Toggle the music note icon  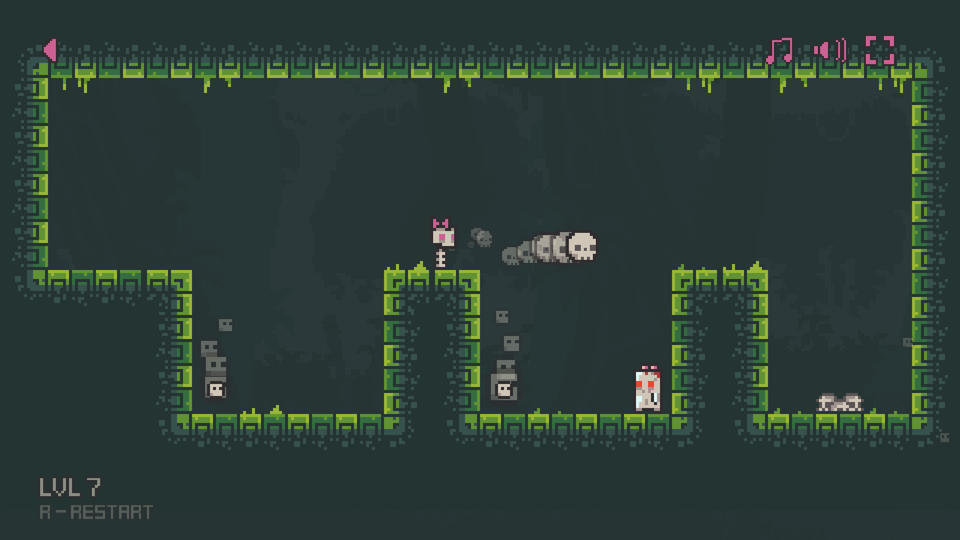coord(780,50)
